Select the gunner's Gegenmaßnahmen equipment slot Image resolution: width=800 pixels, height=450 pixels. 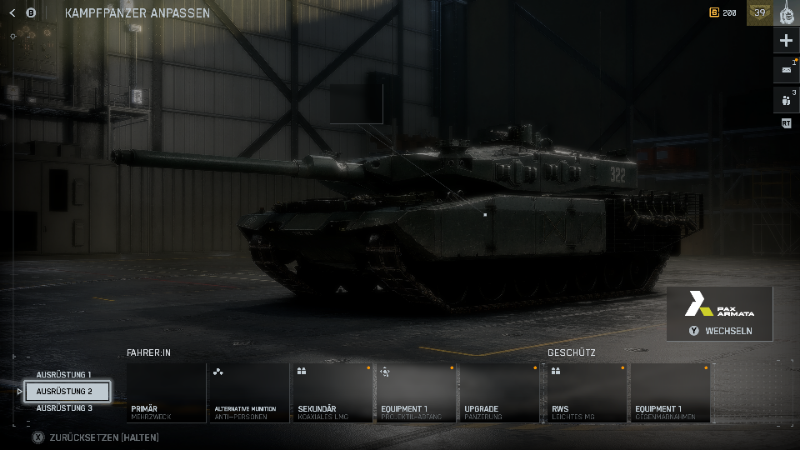(670, 392)
